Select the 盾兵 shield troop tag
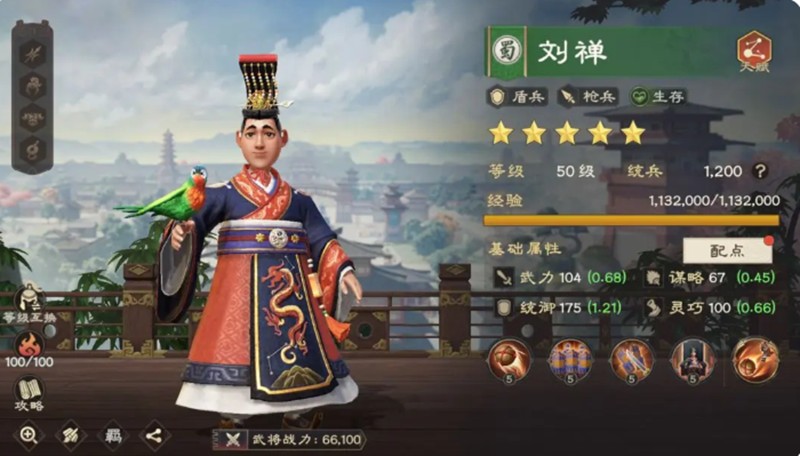Image resolution: width=800 pixels, height=456 pixels. click(x=517, y=97)
